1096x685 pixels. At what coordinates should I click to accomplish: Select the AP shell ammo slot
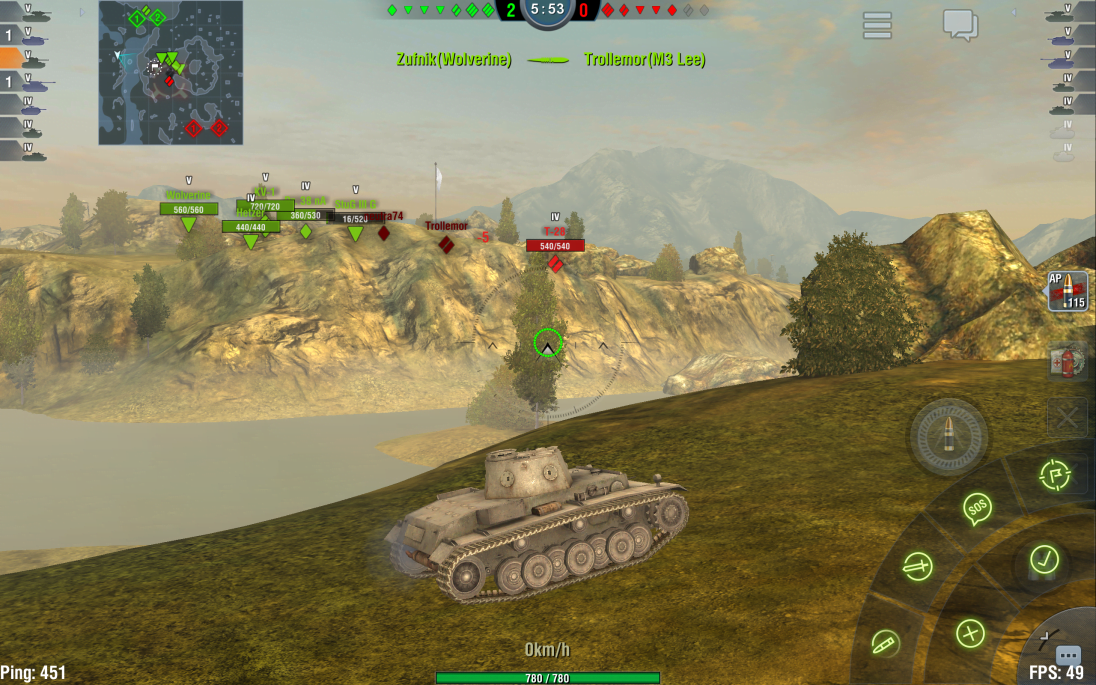(x=1067, y=291)
